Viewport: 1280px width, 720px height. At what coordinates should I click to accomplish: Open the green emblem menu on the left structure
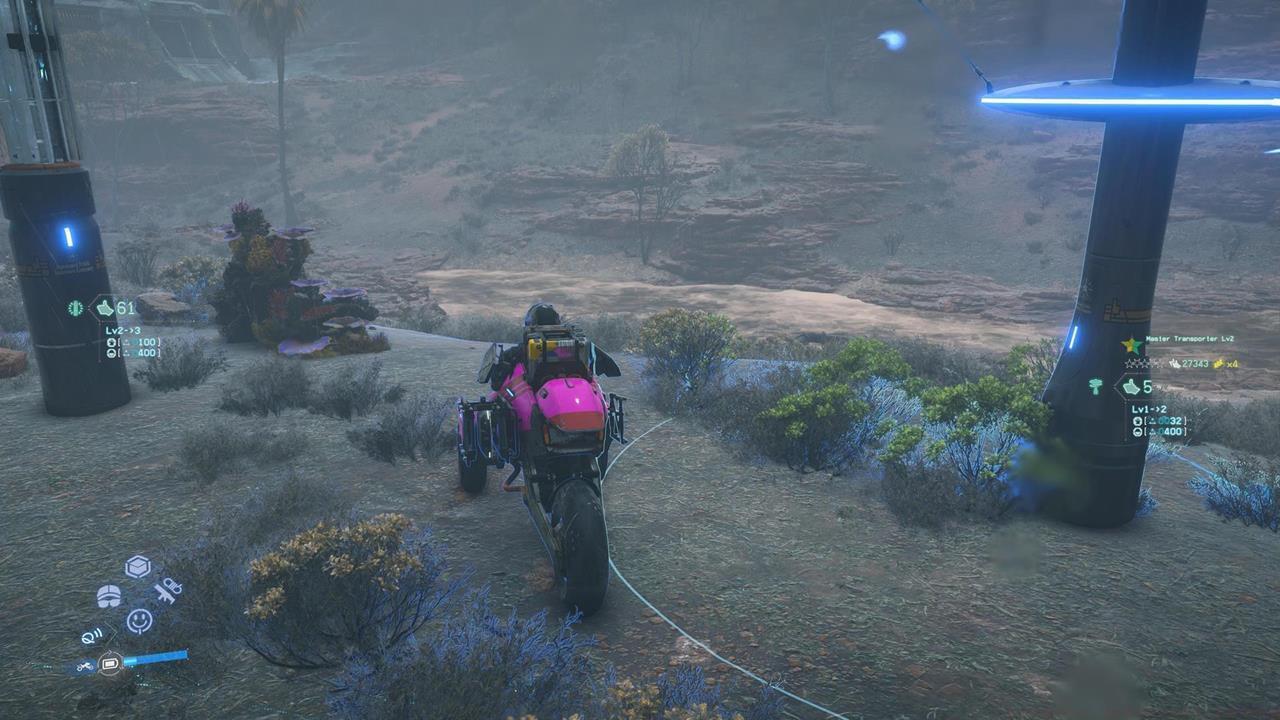[x=75, y=309]
